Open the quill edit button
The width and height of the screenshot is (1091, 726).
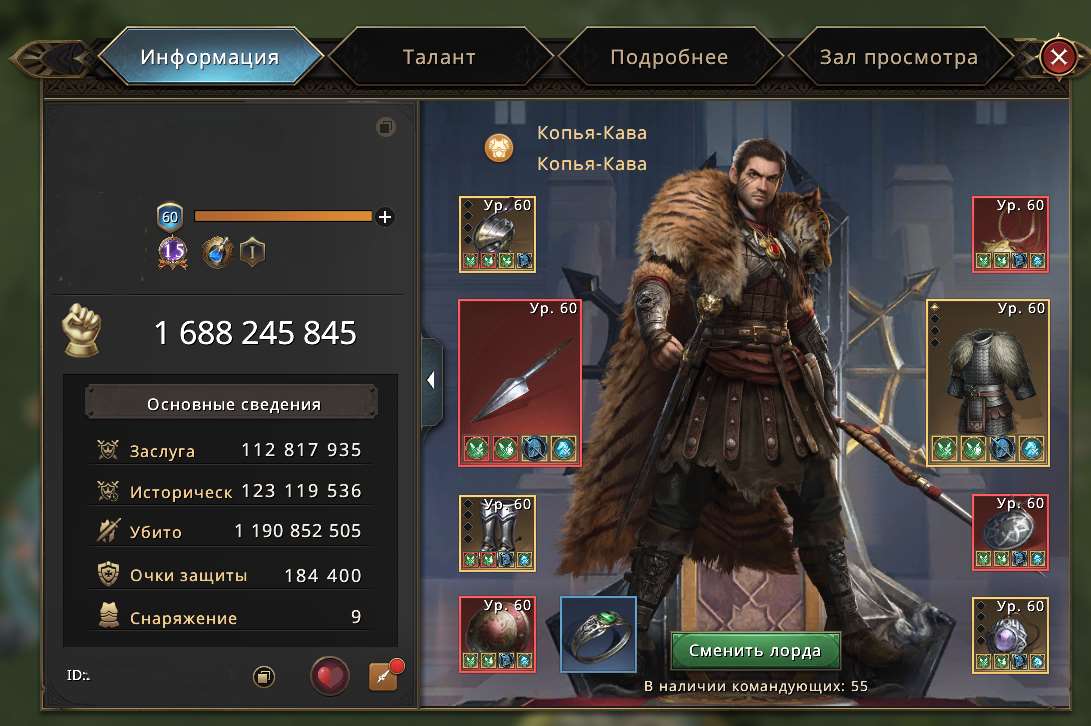383,676
